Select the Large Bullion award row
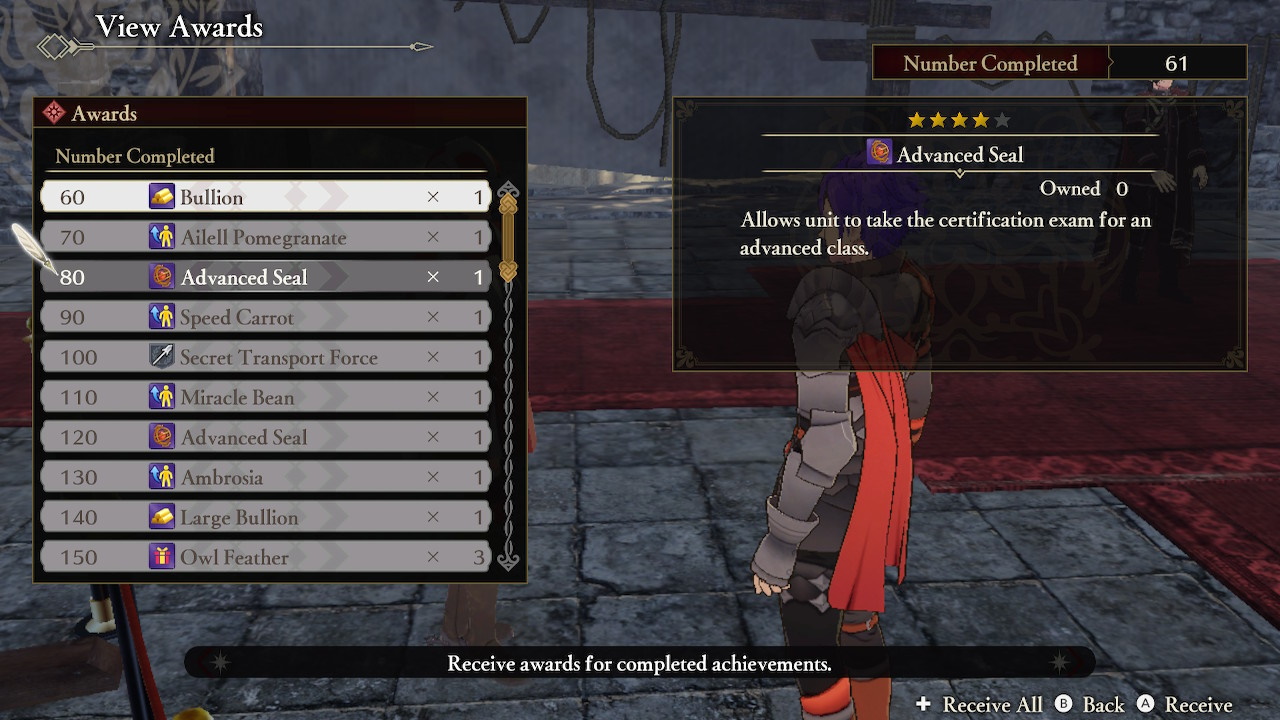The height and width of the screenshot is (720, 1280). (265, 517)
